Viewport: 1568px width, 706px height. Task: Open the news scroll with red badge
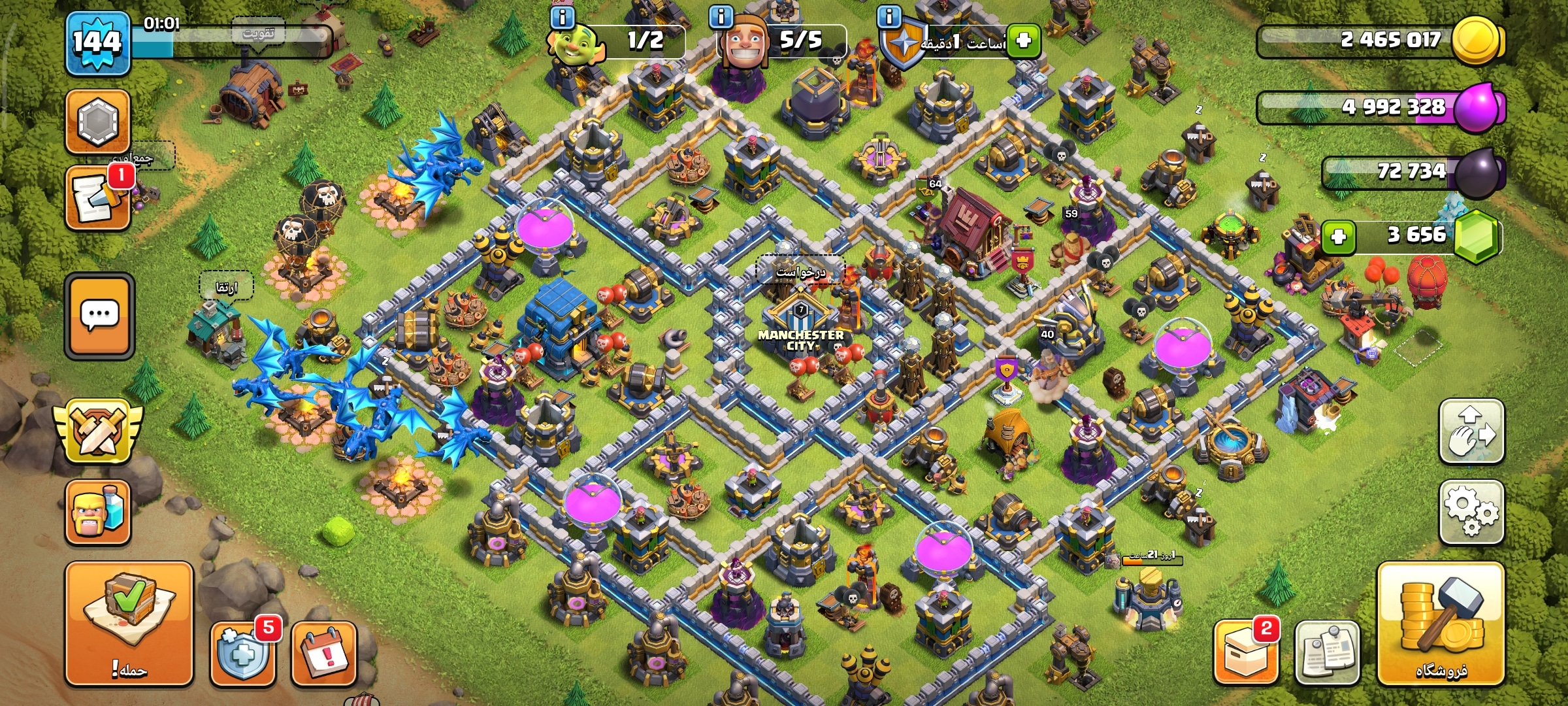98,198
